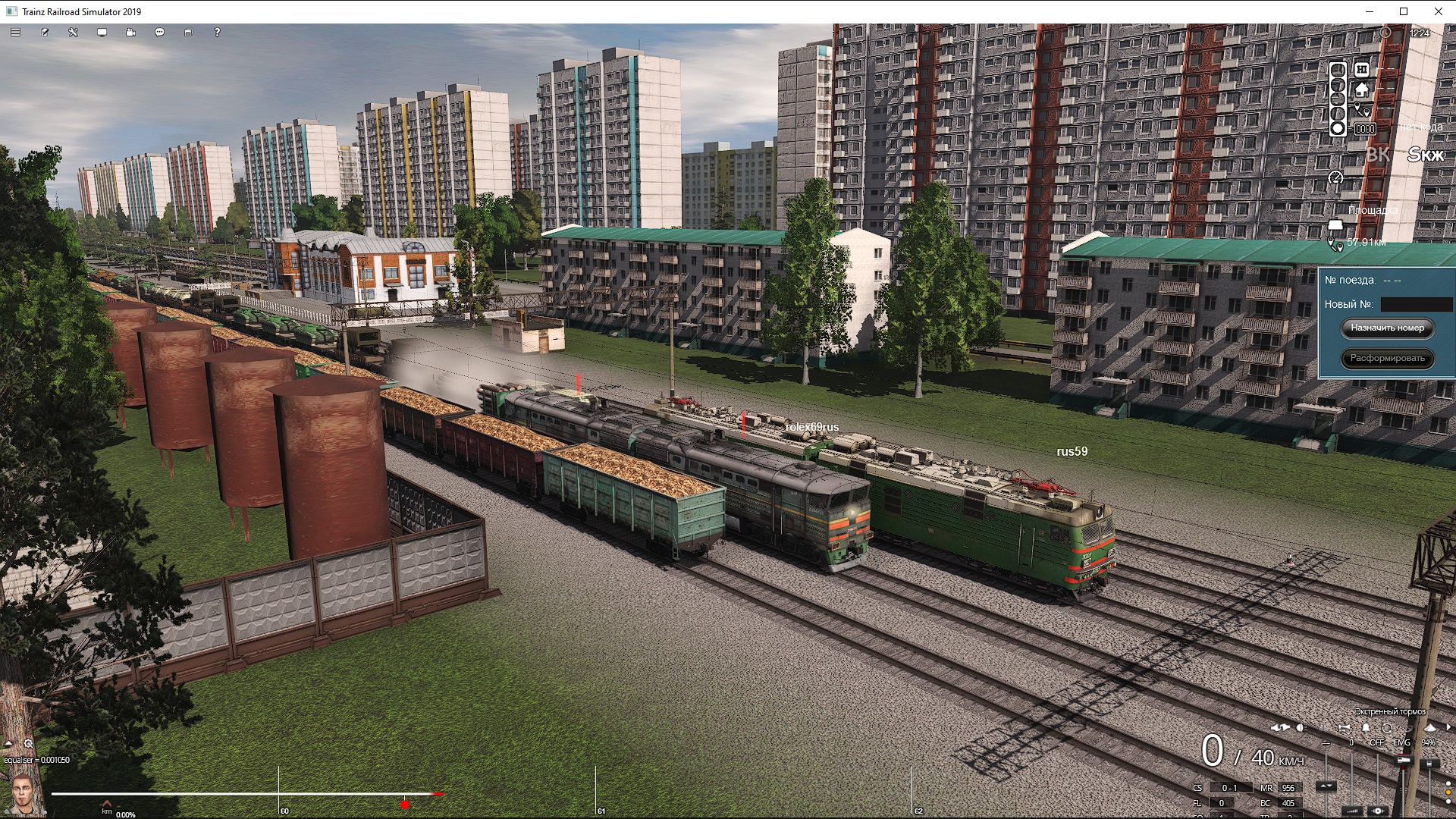Viewport: 1456px width, 819px height.
Task: Click the Назначить номер button
Action: coord(1387,328)
